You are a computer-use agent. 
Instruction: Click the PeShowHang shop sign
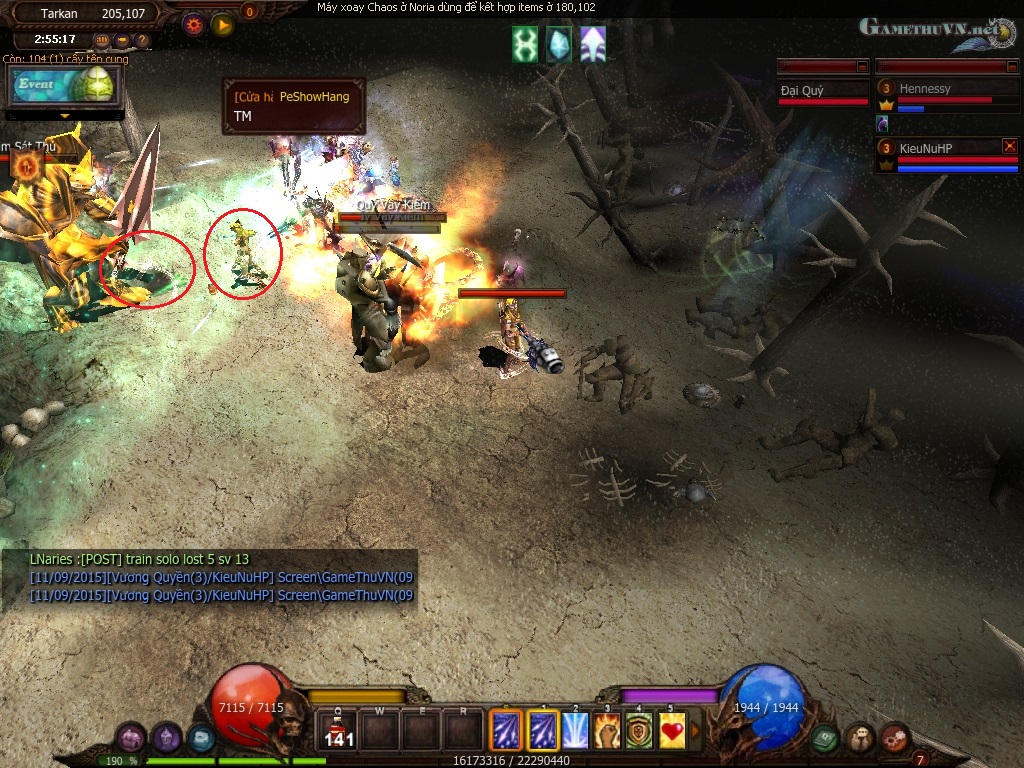(x=293, y=106)
